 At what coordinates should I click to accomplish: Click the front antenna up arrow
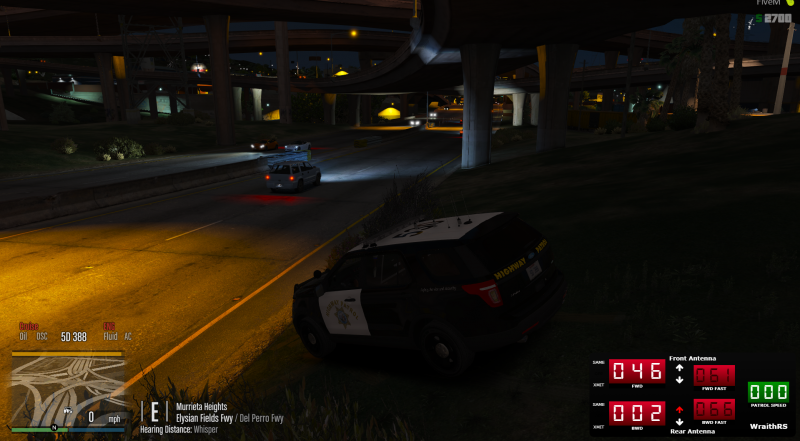pos(679,367)
